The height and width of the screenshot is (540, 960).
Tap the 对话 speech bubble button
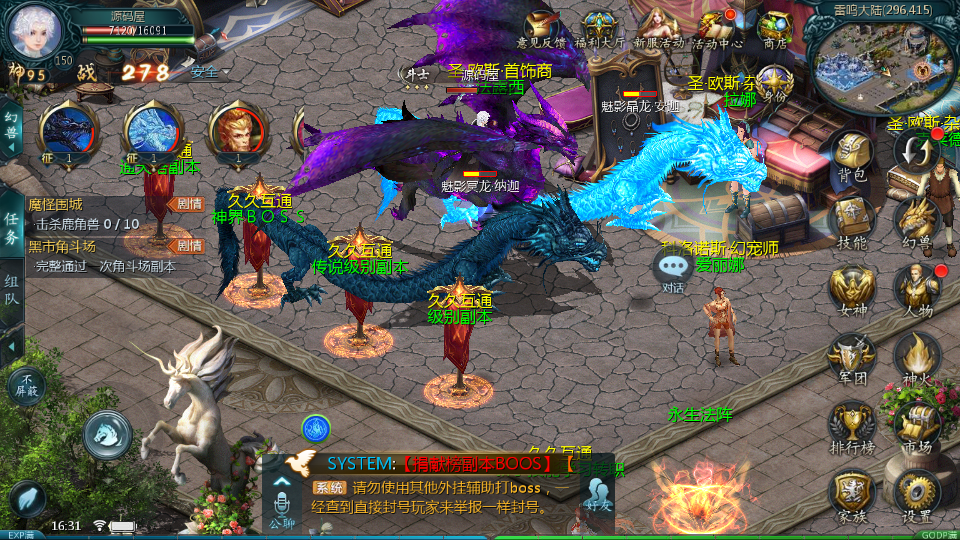[673, 270]
